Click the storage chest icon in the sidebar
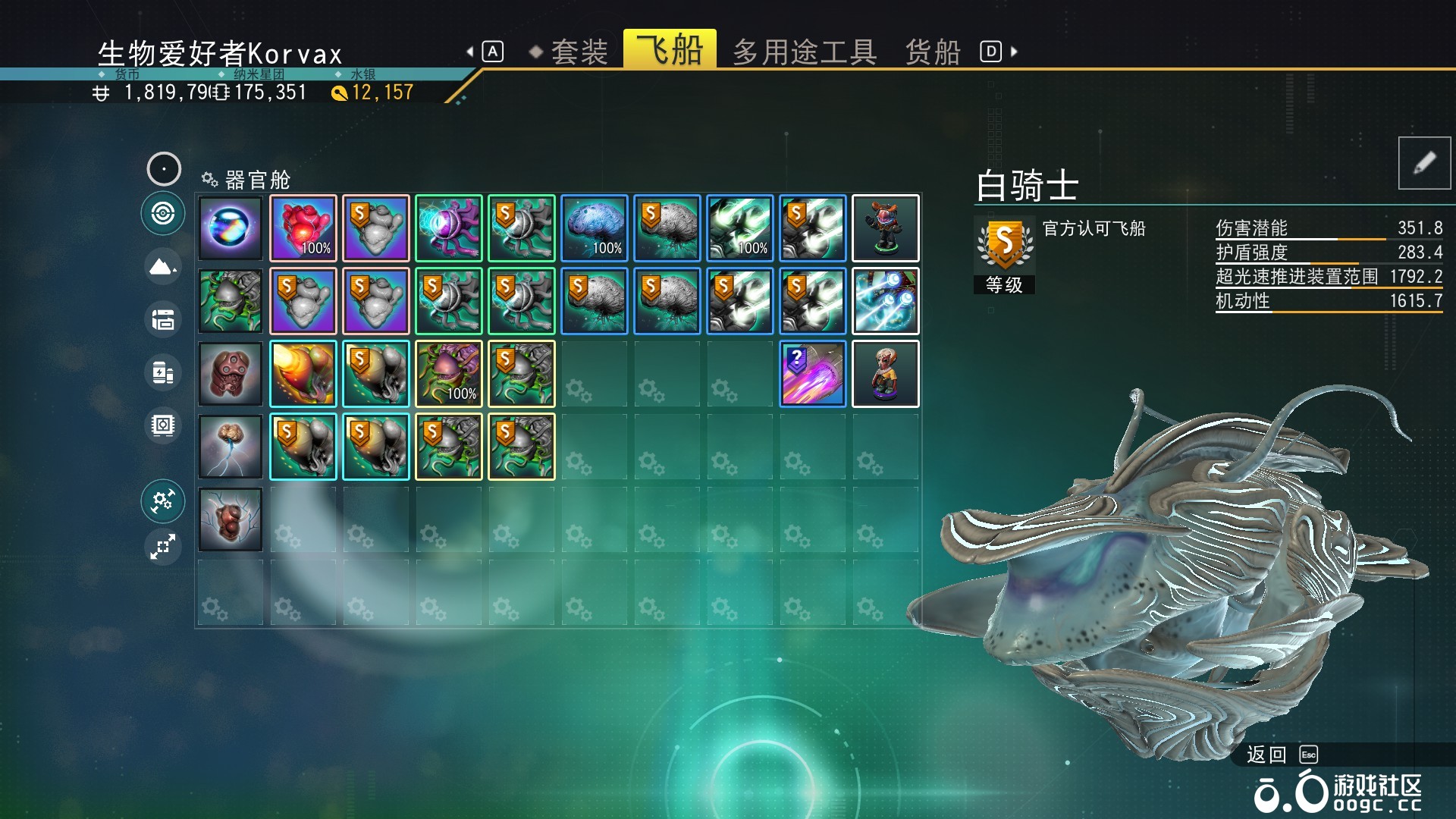Image resolution: width=1456 pixels, height=819 pixels. pyautogui.click(x=162, y=320)
